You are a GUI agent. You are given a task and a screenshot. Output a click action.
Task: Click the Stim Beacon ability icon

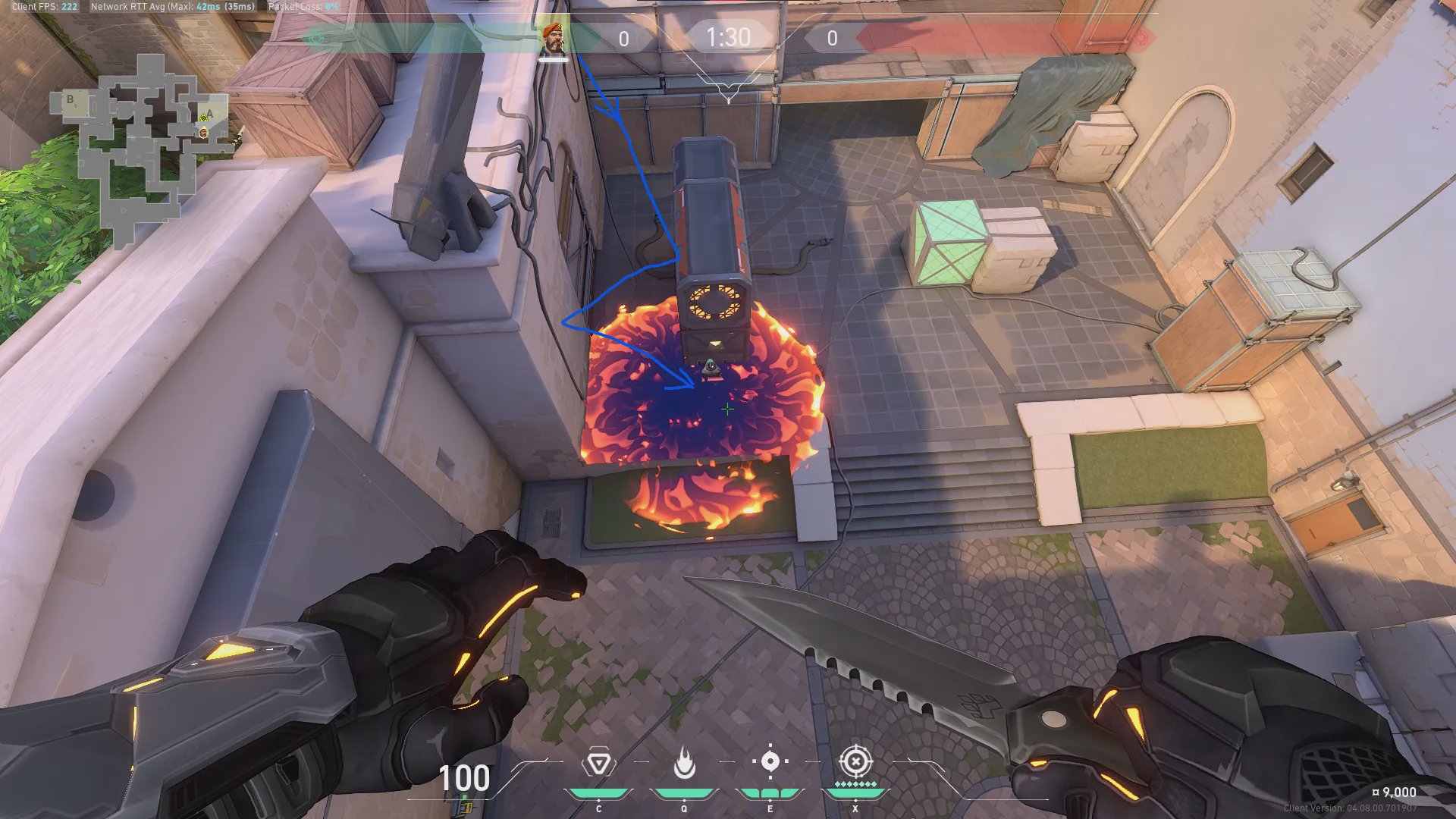coord(598,763)
